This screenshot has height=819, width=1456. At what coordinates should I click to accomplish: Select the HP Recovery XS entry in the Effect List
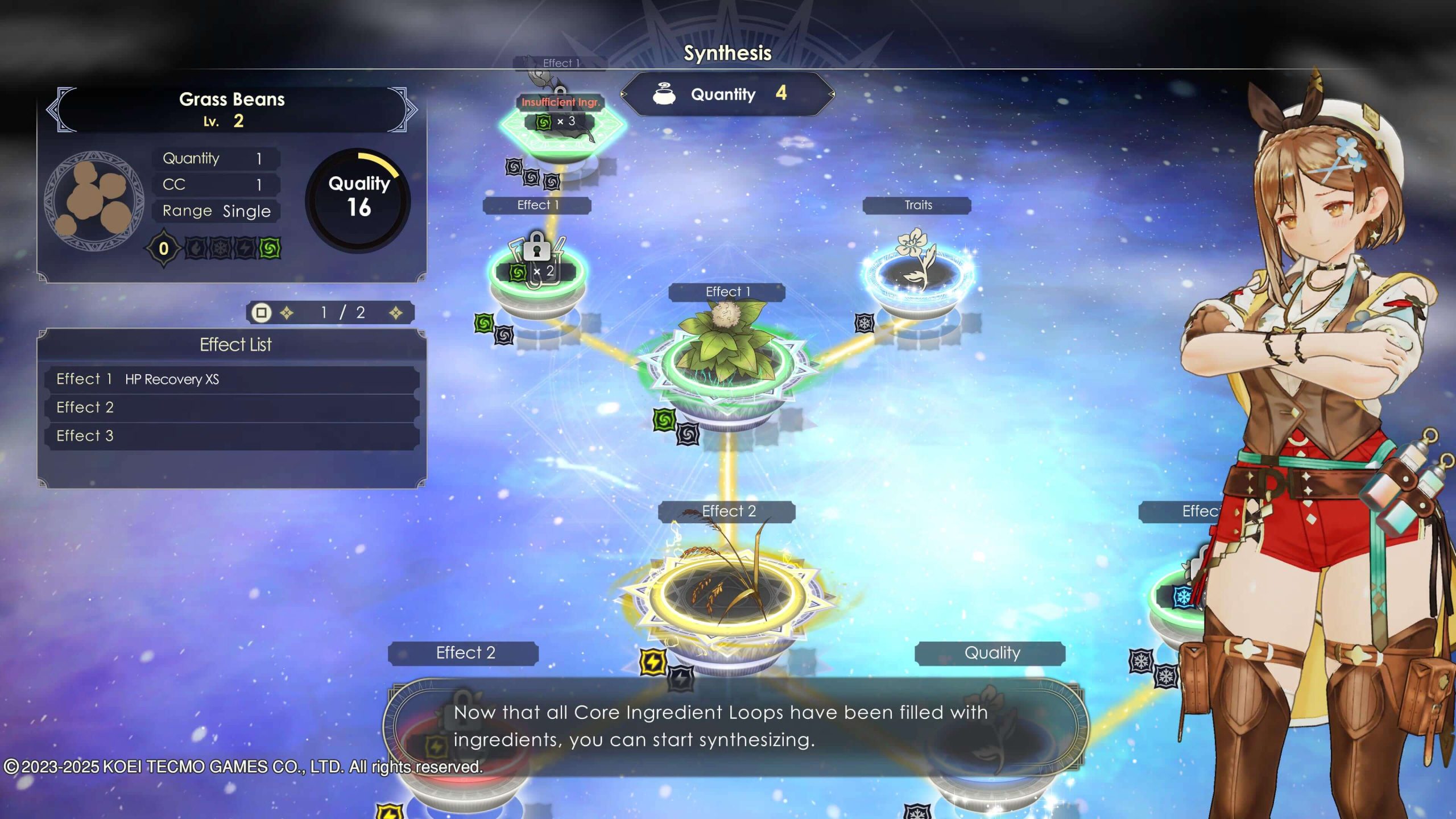pyautogui.click(x=171, y=379)
